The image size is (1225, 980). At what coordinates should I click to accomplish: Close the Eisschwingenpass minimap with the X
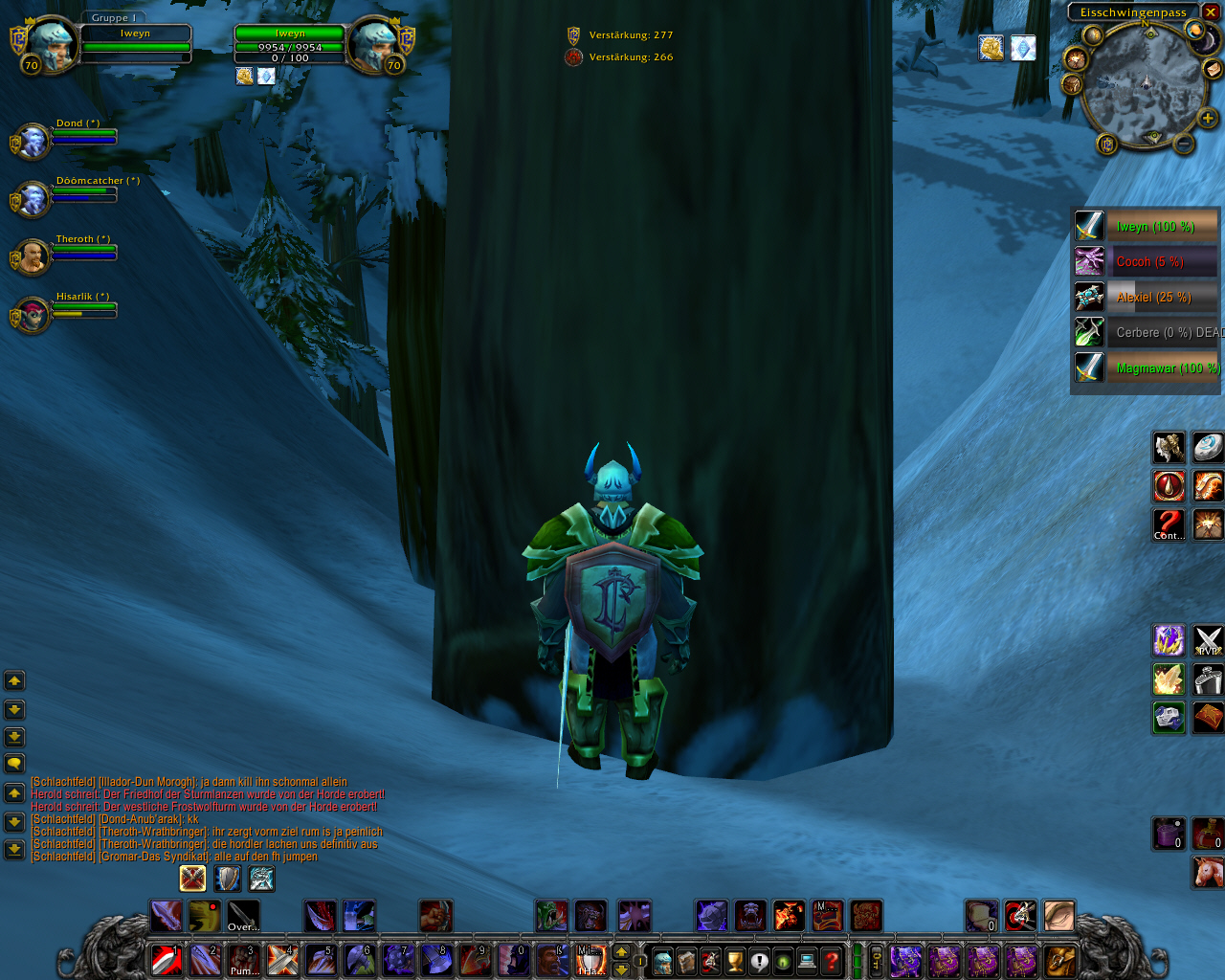coord(1211,12)
